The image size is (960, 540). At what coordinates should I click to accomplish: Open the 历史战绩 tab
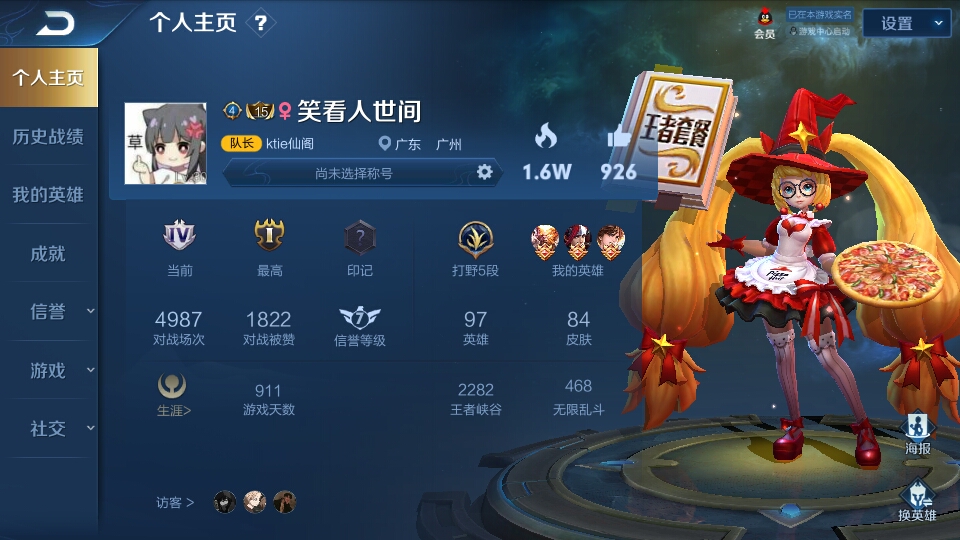(48, 136)
